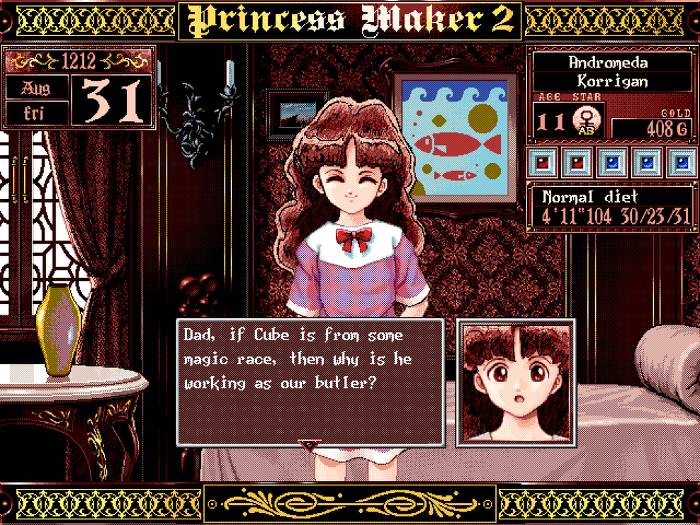The width and height of the screenshot is (700, 525).
Task: Select the daughter's face portrait
Action: pyautogui.click(x=516, y=382)
